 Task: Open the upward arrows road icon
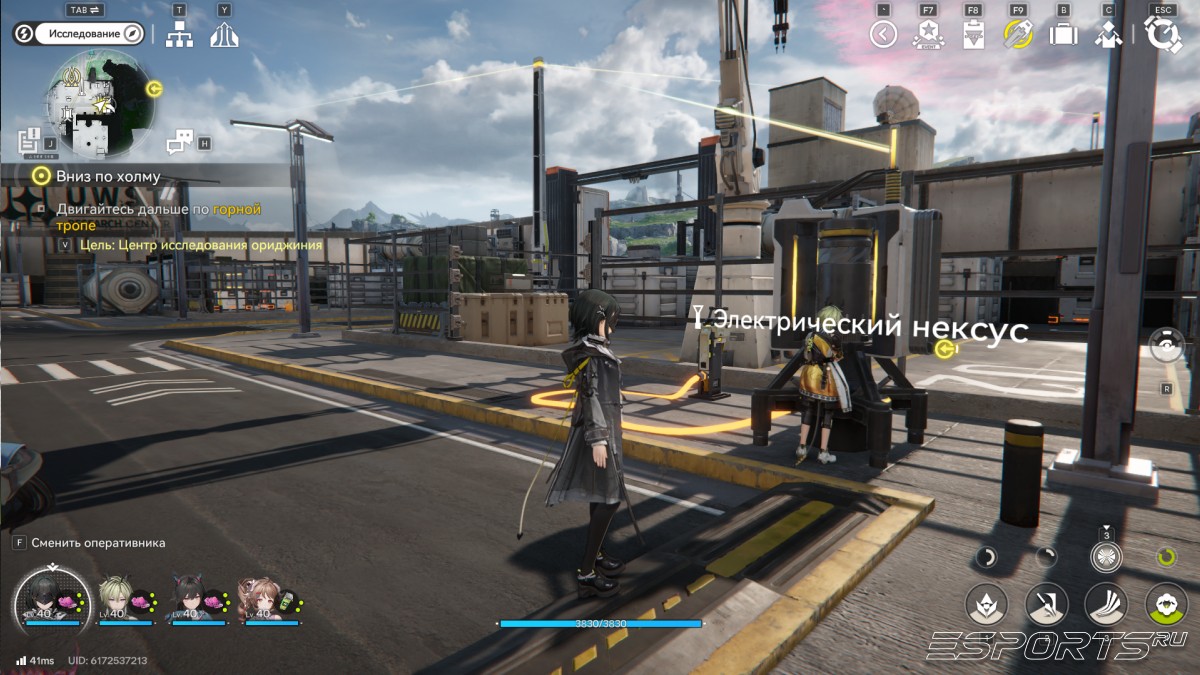[224, 35]
